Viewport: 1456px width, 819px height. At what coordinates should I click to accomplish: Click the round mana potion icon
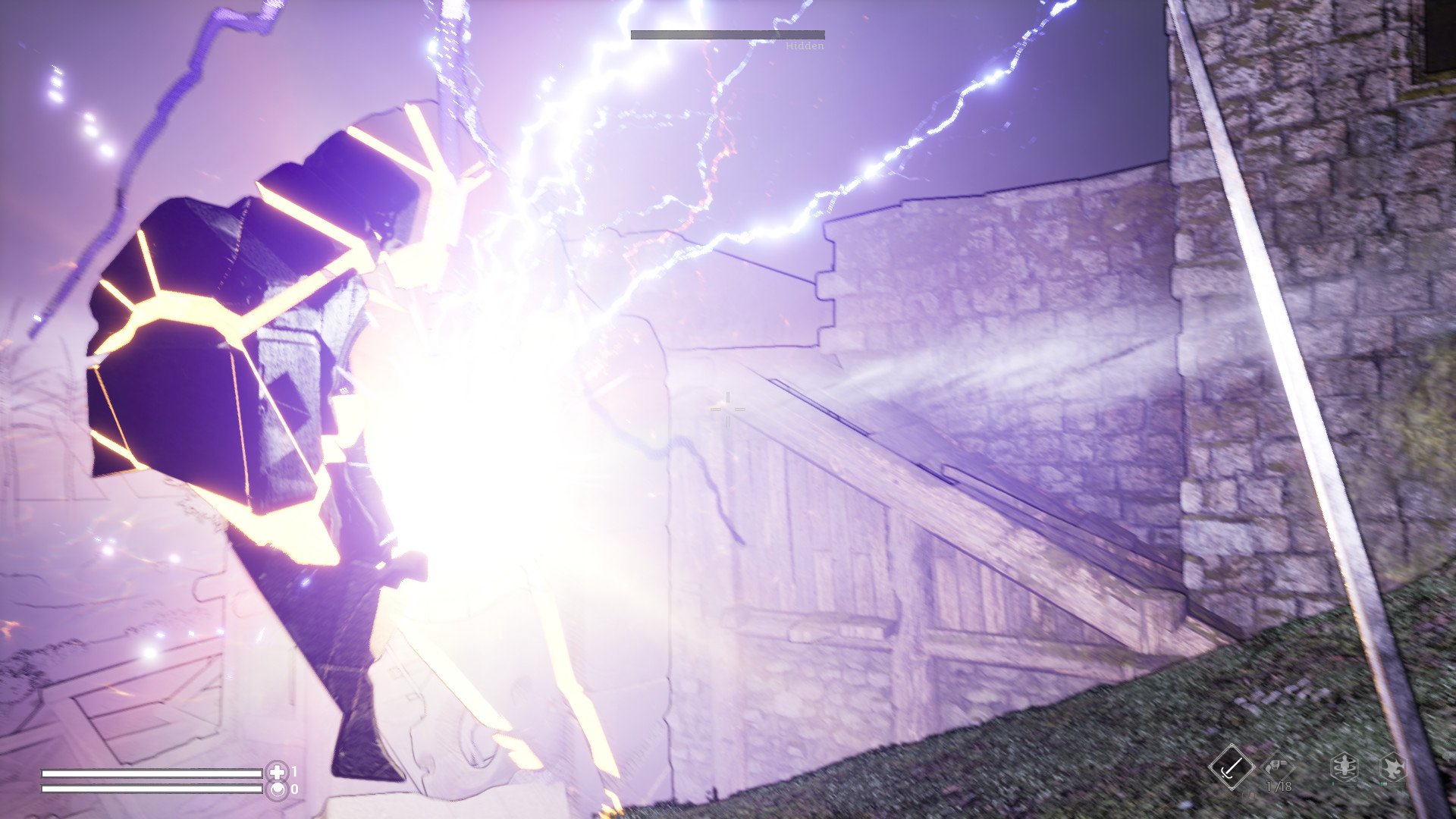(x=277, y=789)
